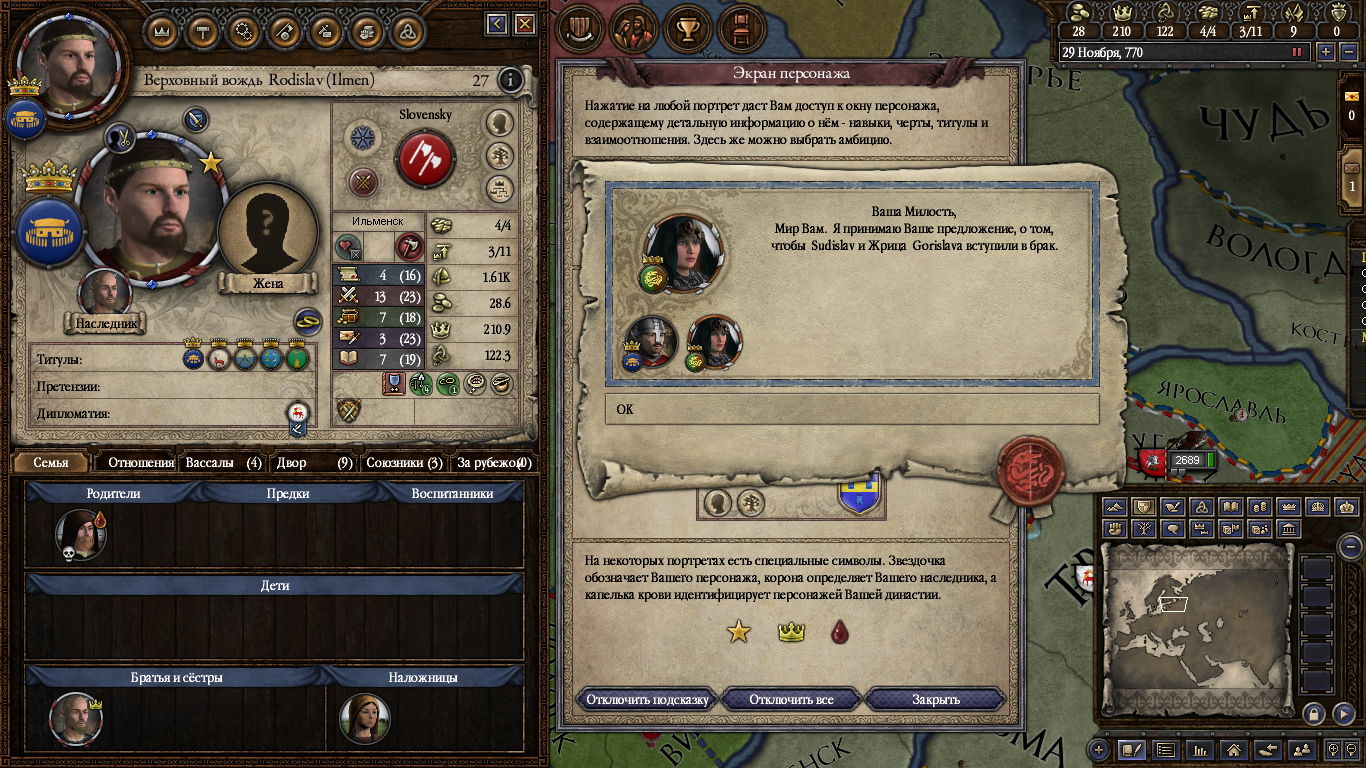Turn off all hints via Отключить все
This screenshot has width=1366, height=768.
[791, 699]
